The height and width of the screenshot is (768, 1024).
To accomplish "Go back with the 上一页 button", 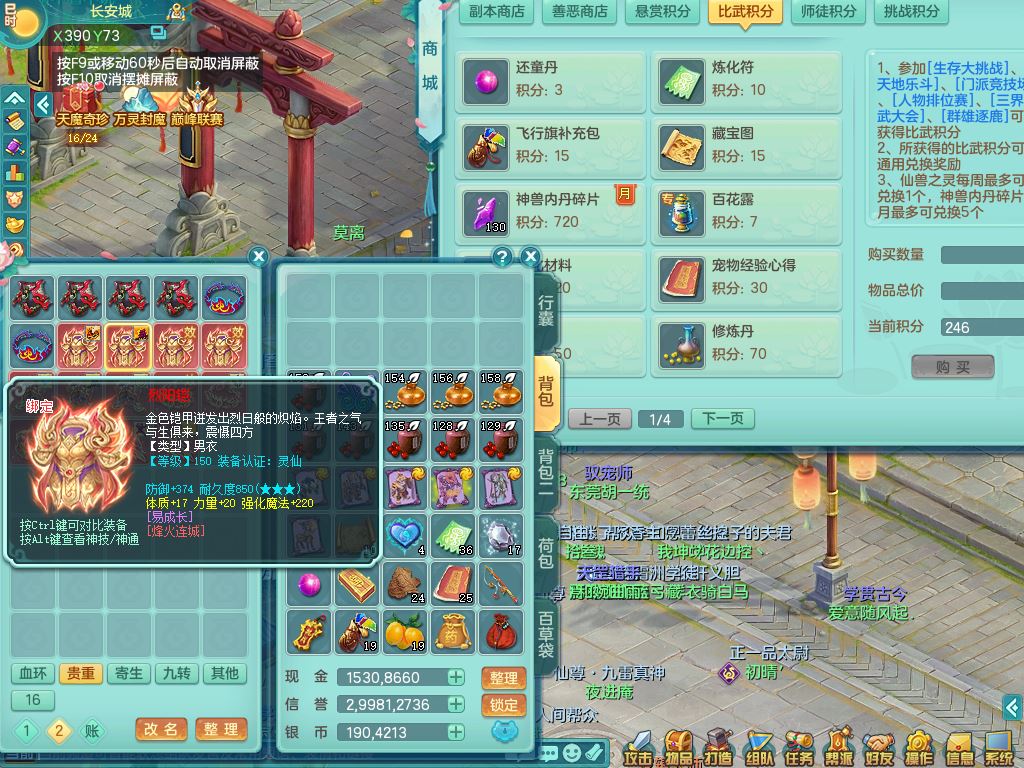I will pos(600,419).
